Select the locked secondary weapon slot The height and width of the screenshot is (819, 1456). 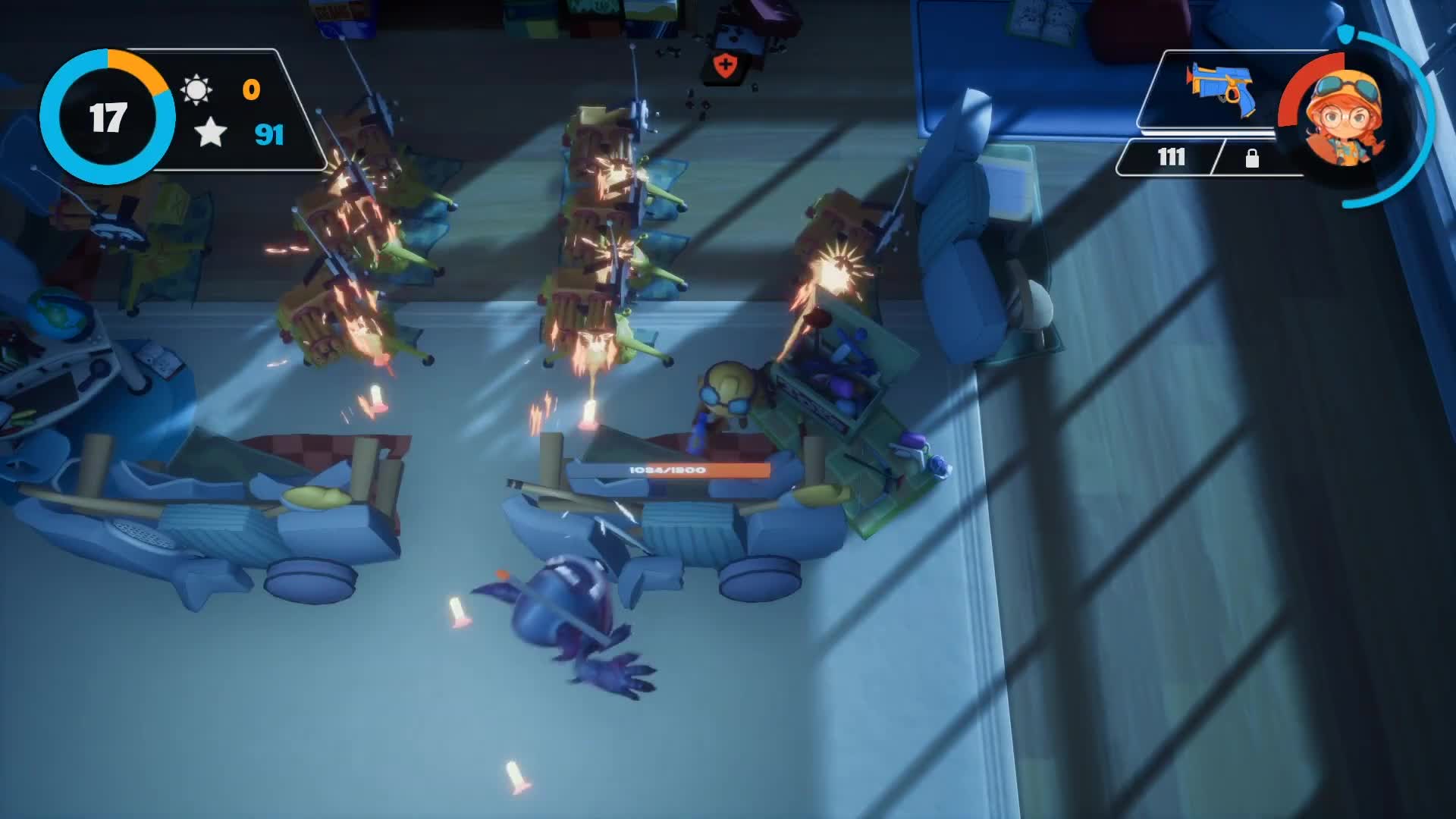pyautogui.click(x=1252, y=158)
